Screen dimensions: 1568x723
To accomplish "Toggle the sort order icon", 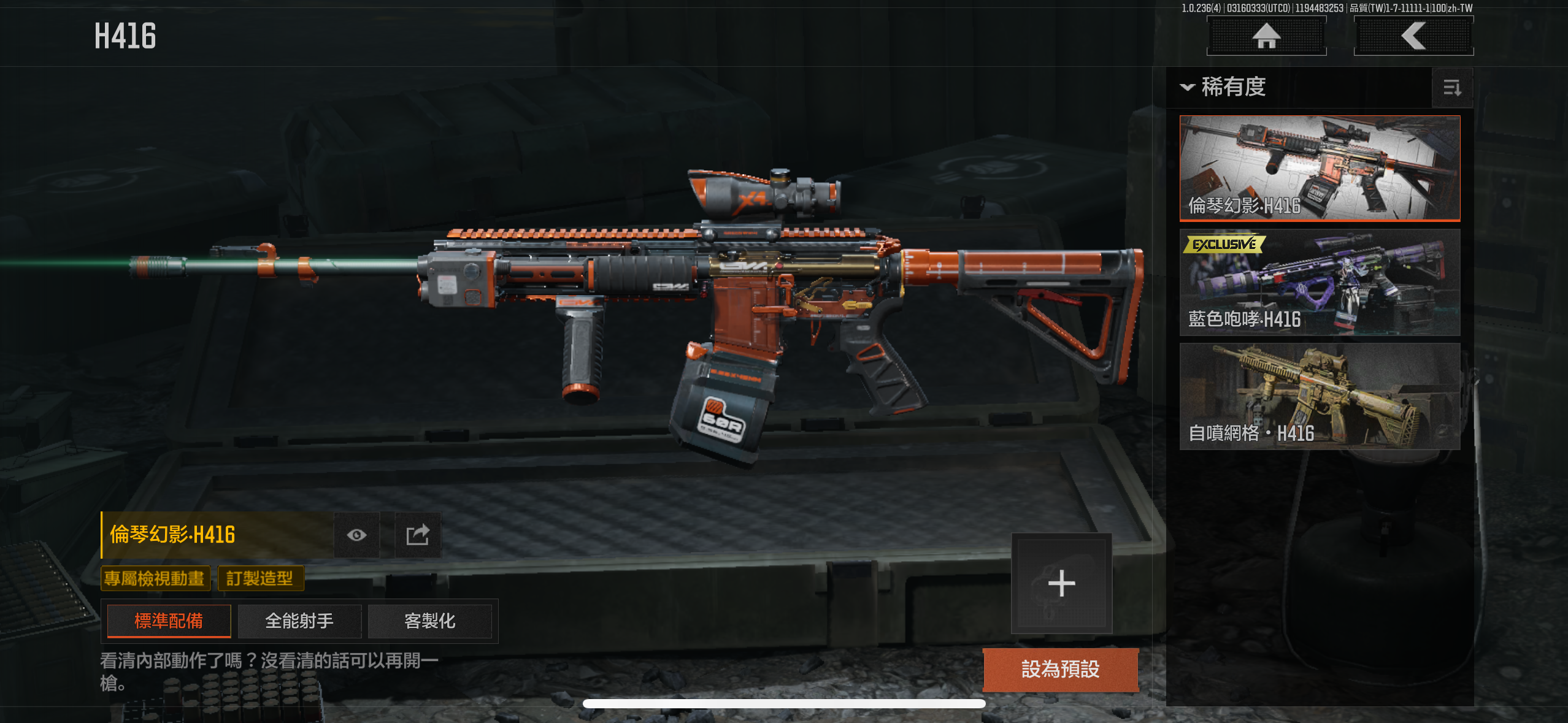I will pos(1451,88).
